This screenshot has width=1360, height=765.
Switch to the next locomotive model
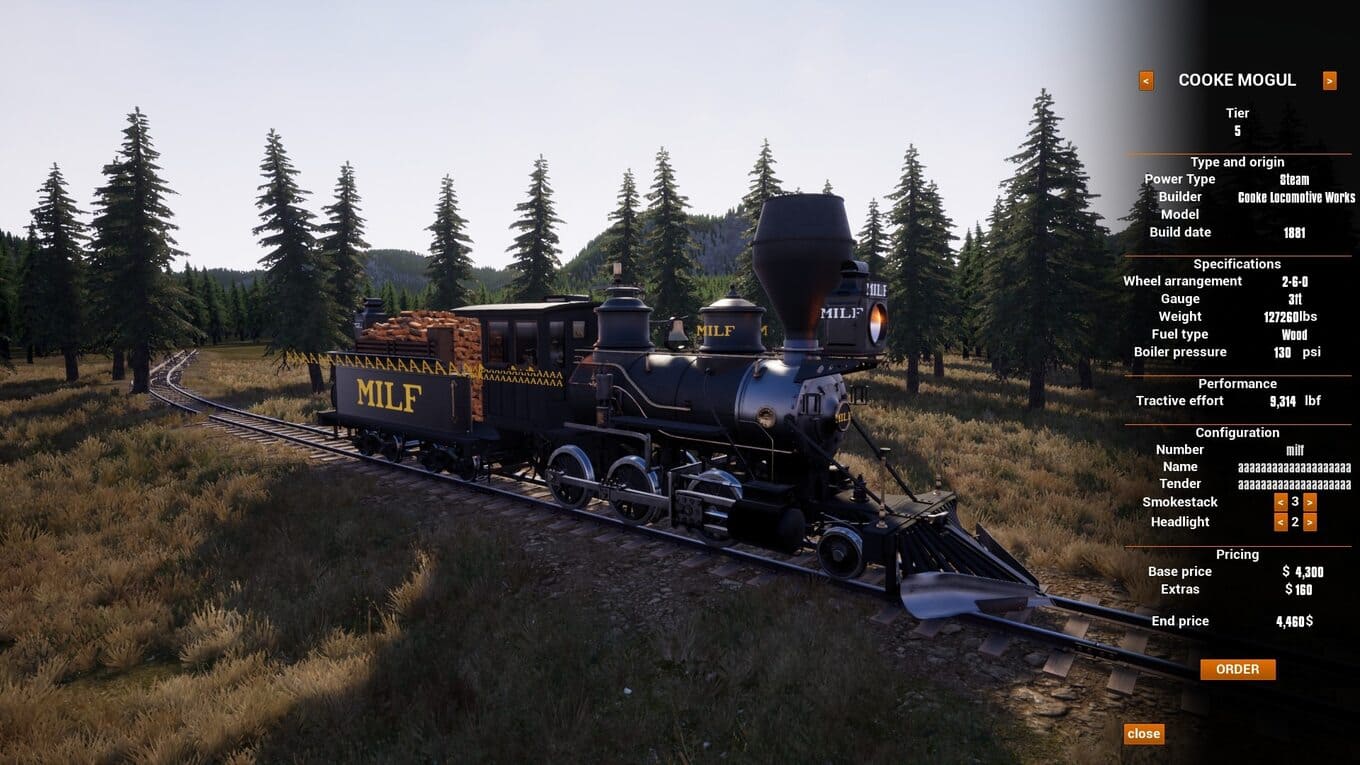(1329, 81)
